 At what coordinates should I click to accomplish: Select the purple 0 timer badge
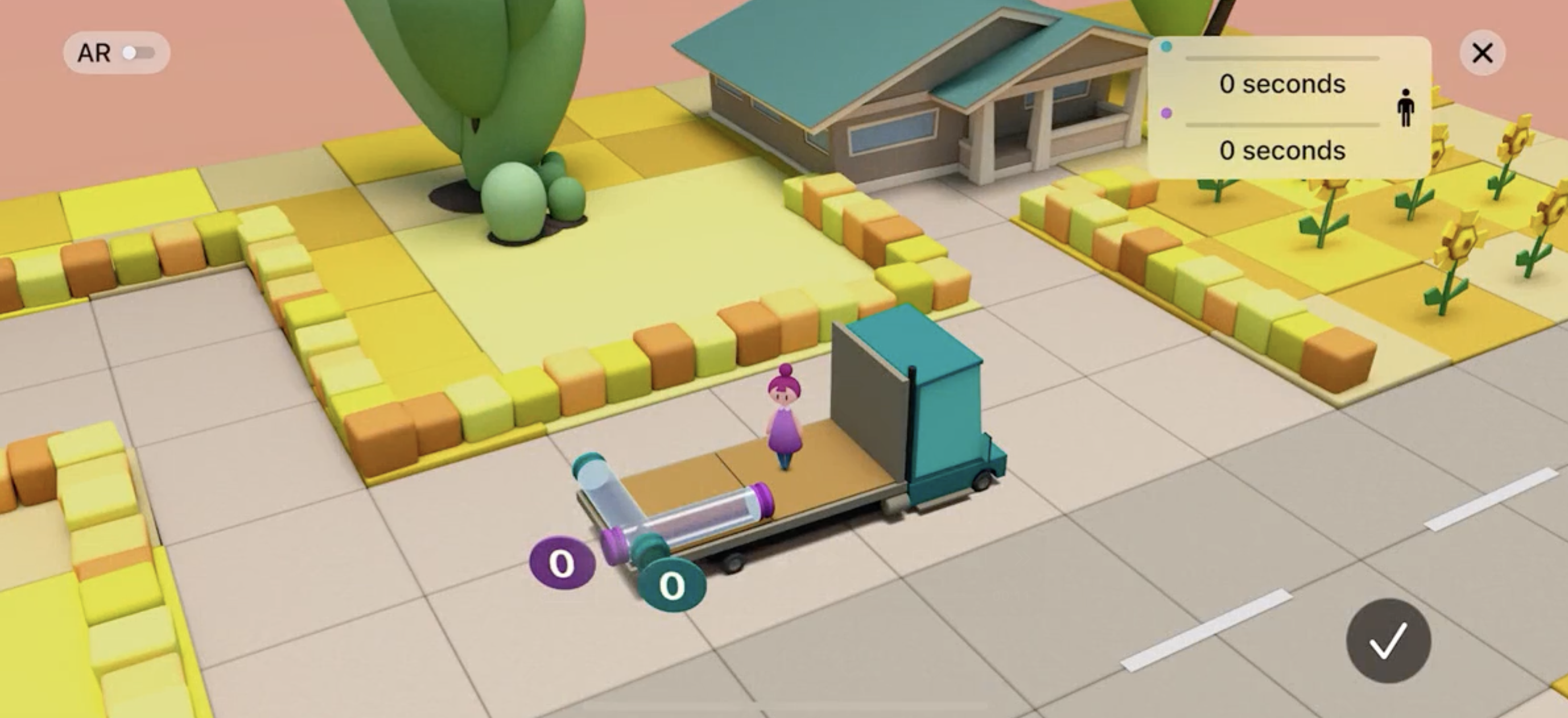(561, 563)
